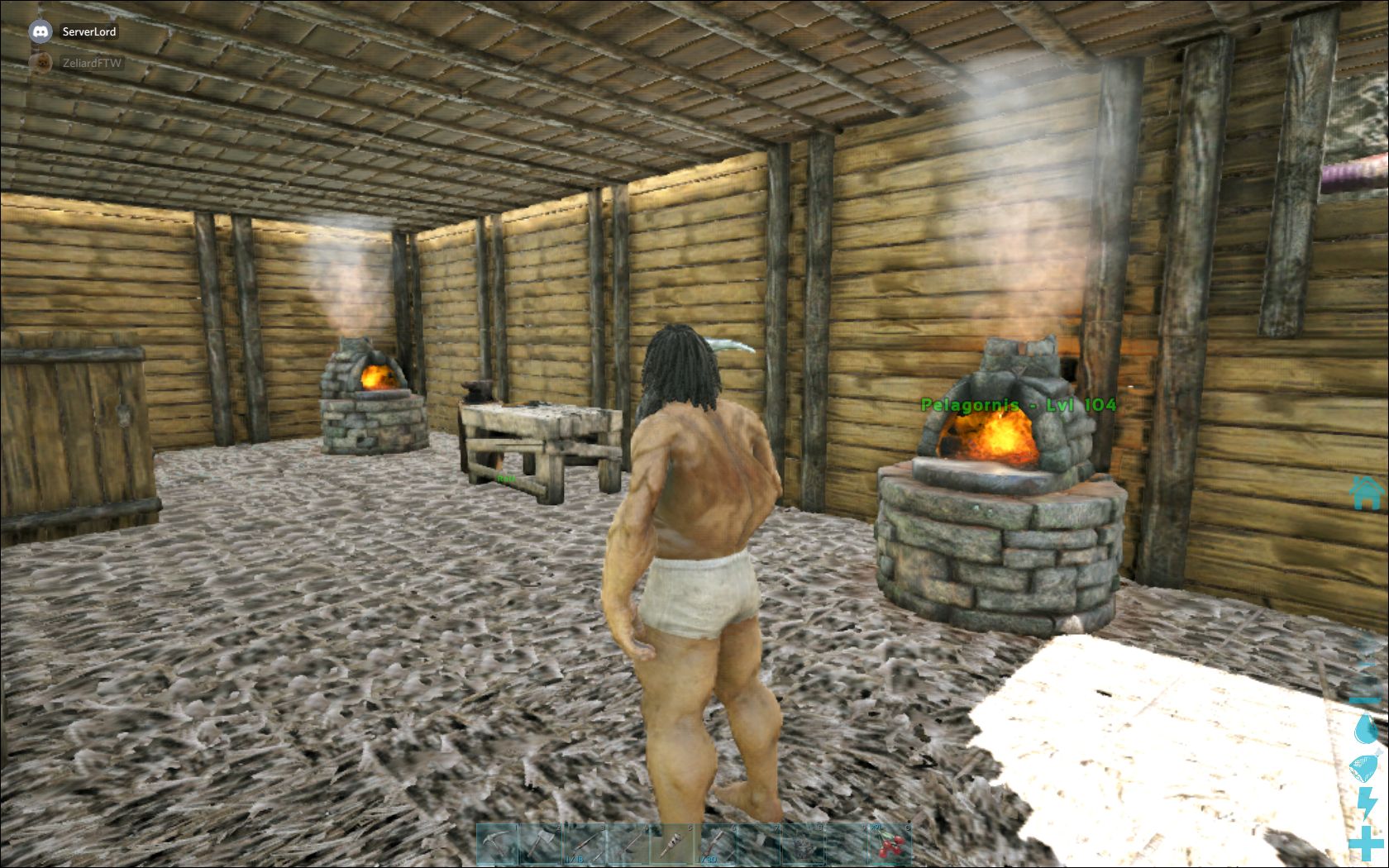Click the shelter house icon on the HUD
This screenshot has height=868, width=1389.
point(1365,494)
